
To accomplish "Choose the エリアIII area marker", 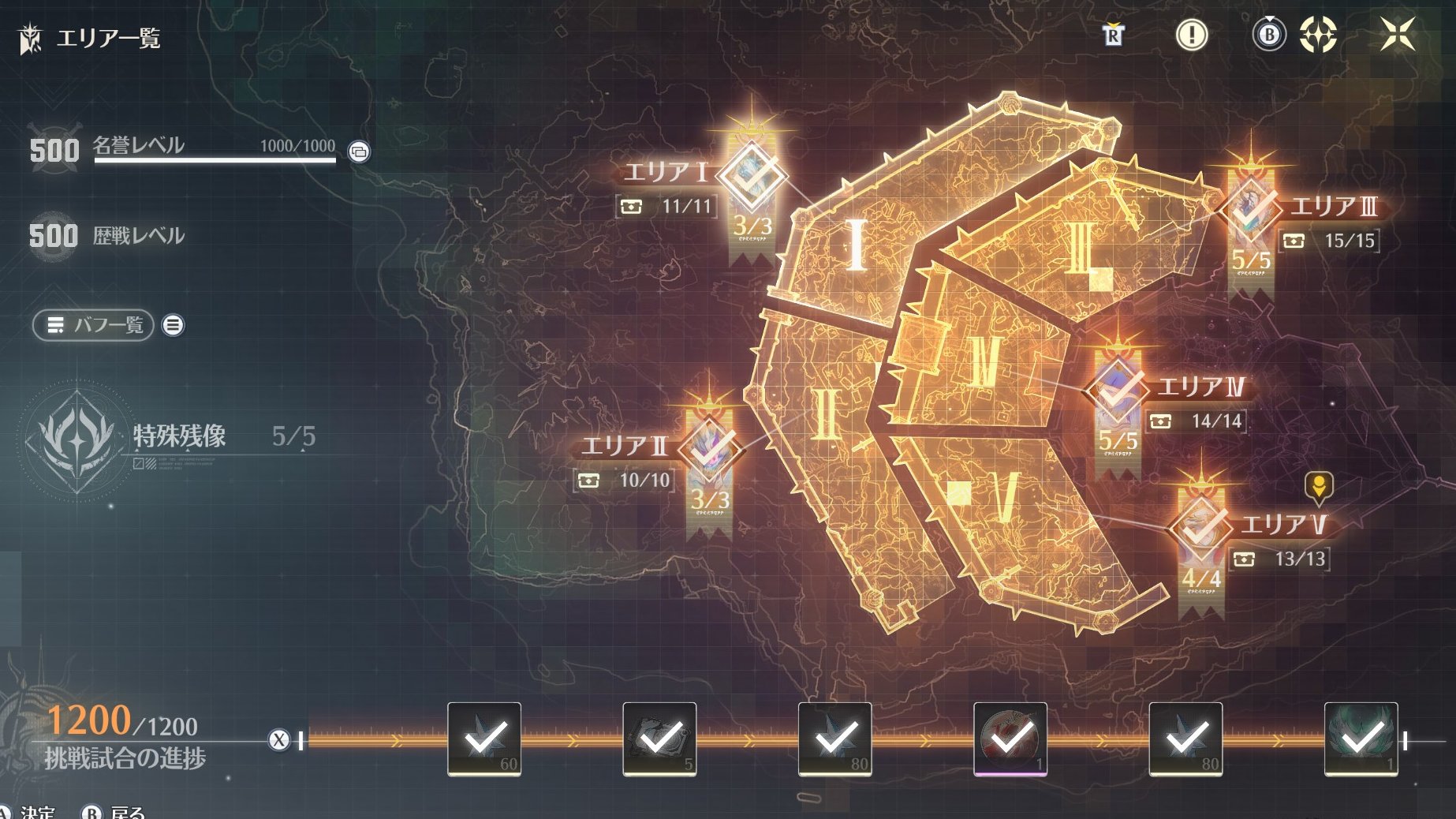I will pyautogui.click(x=1251, y=208).
